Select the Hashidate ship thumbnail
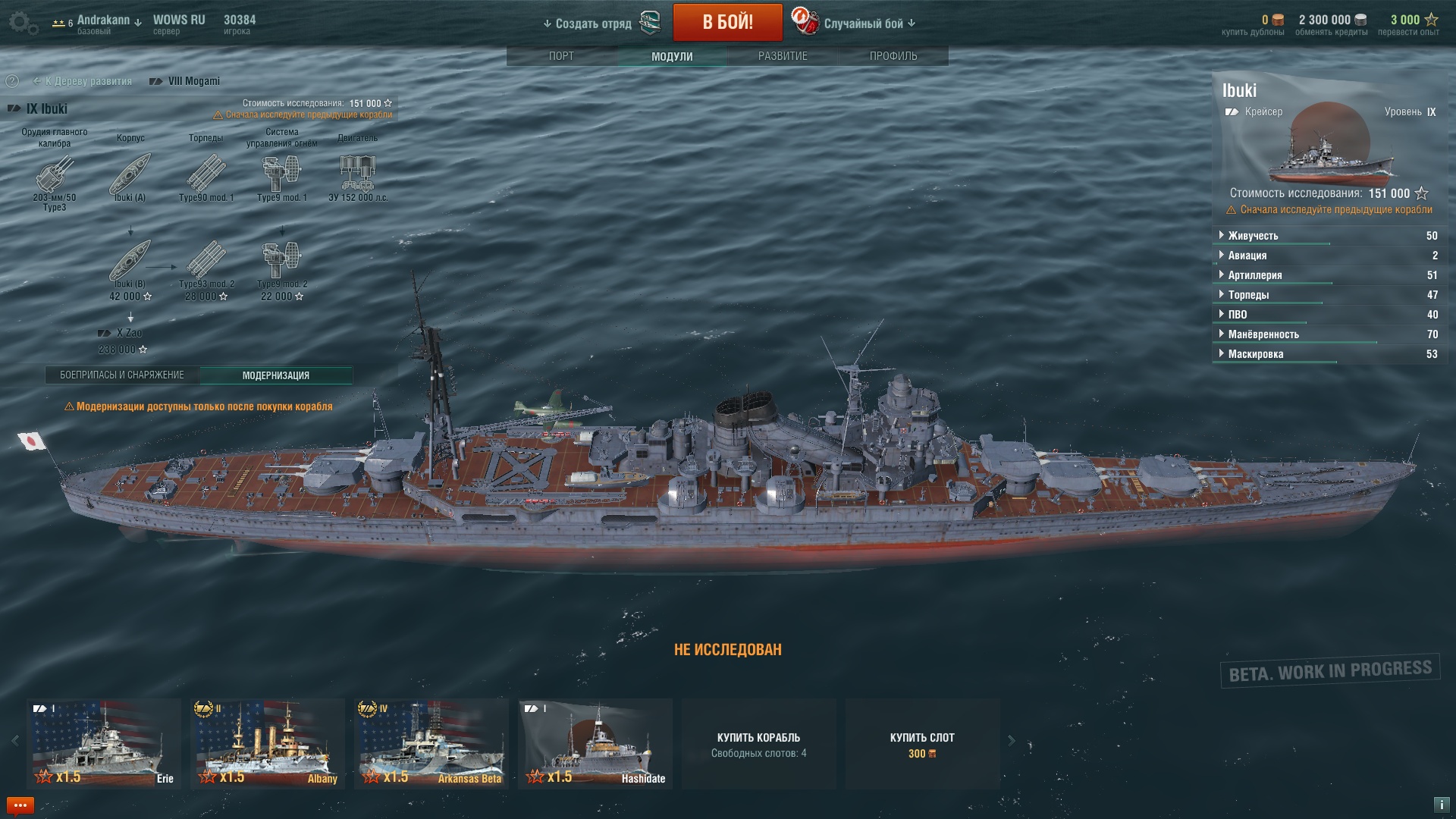1456x819 pixels. click(x=595, y=743)
